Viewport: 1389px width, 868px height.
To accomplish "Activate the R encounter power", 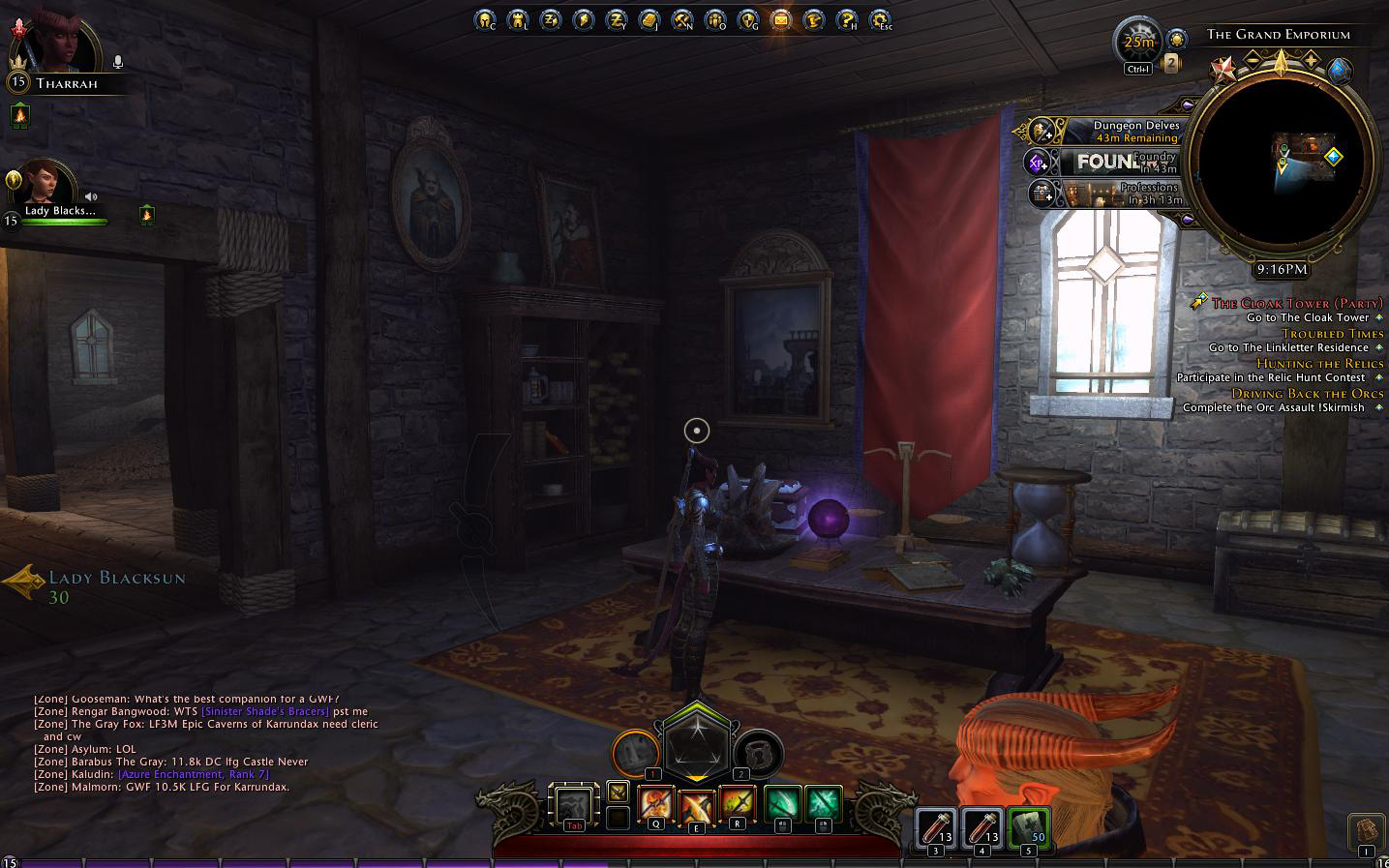I will coord(737,804).
